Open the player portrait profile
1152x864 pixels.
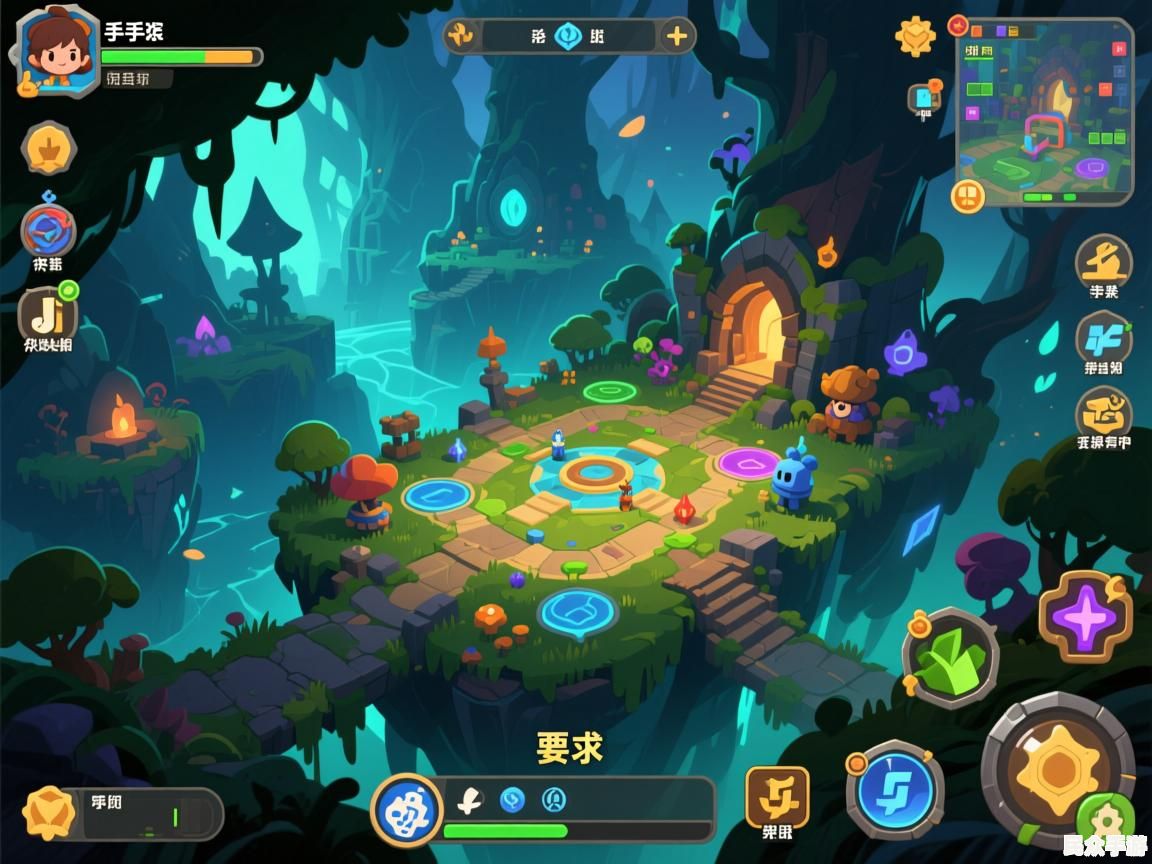[x=57, y=50]
